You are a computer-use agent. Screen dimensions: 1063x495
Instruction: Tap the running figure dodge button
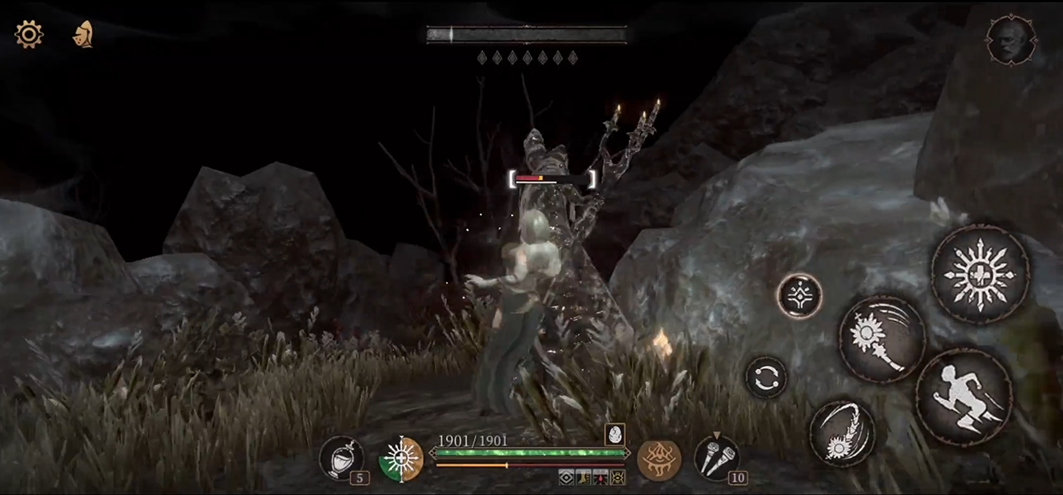click(964, 397)
